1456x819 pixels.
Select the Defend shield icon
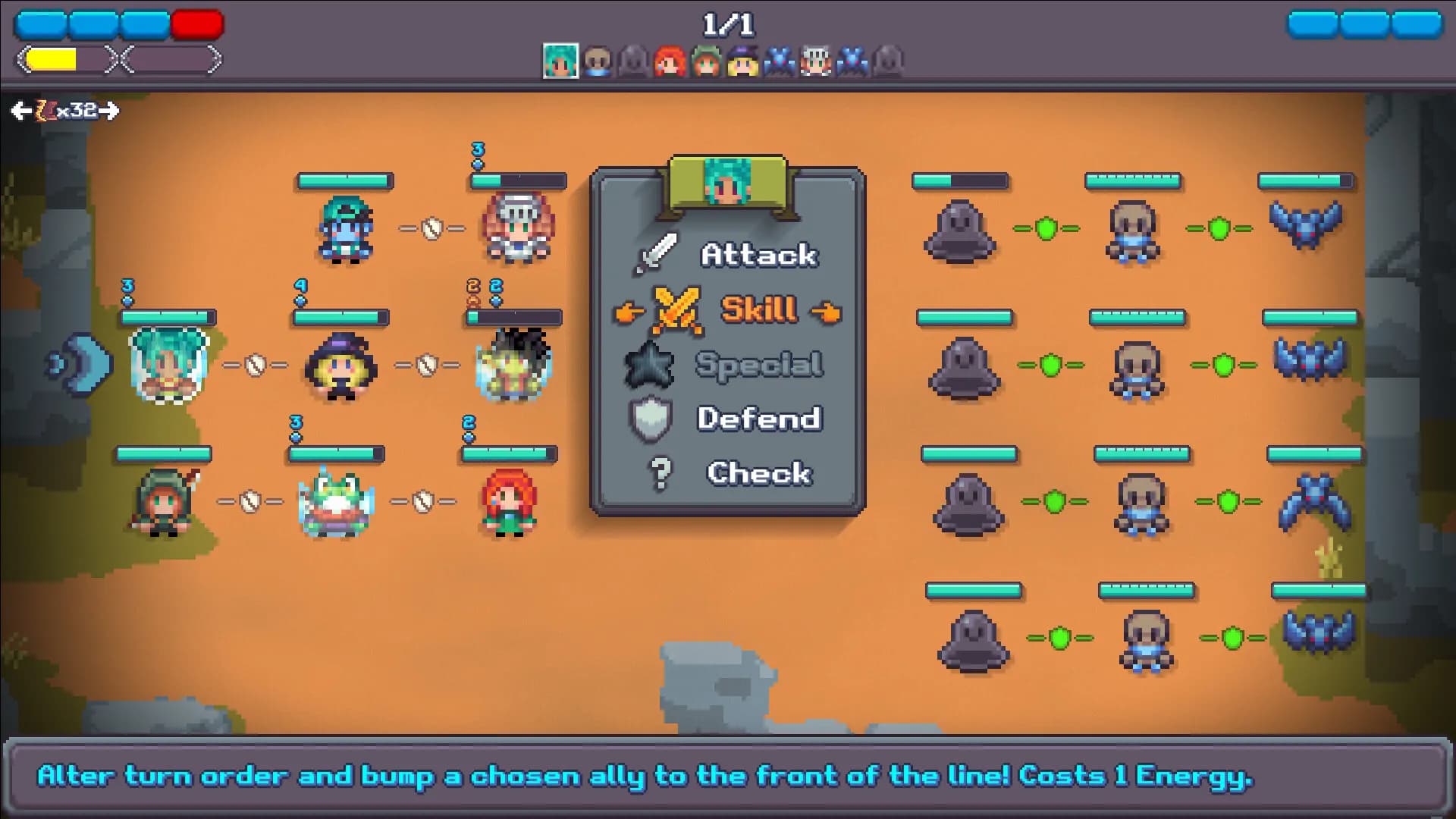click(650, 418)
